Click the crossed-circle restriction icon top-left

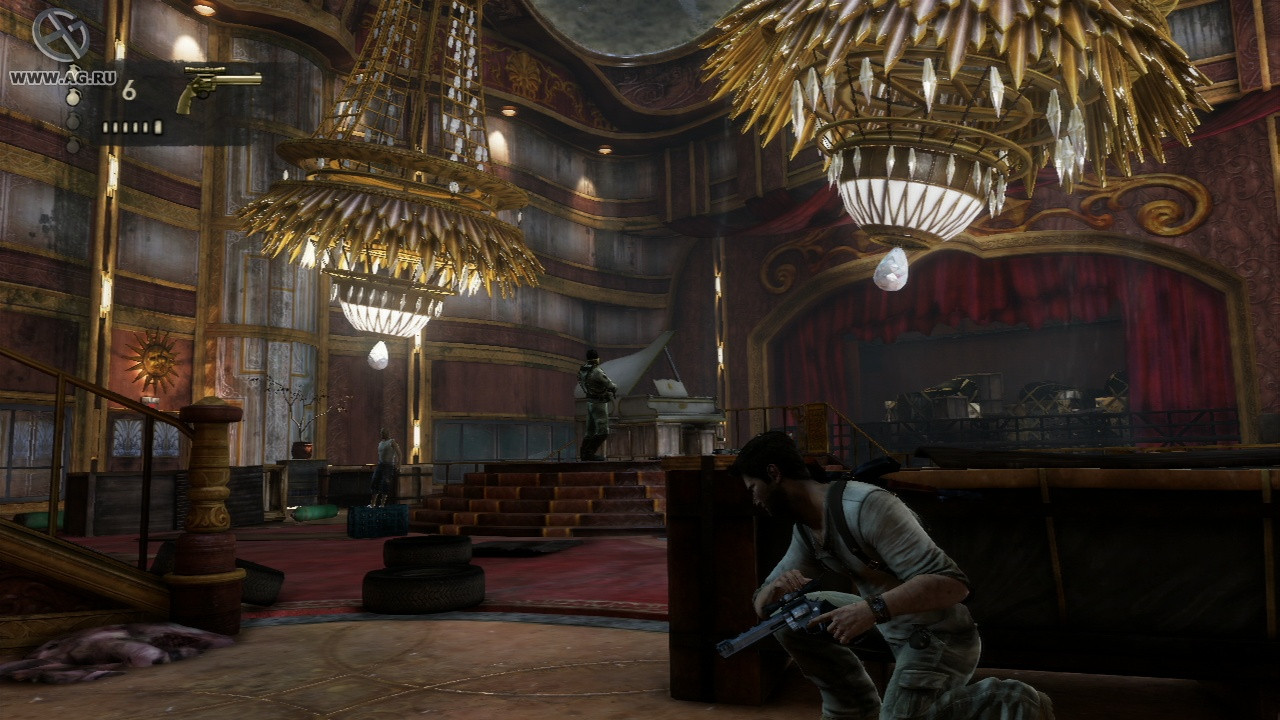point(60,33)
